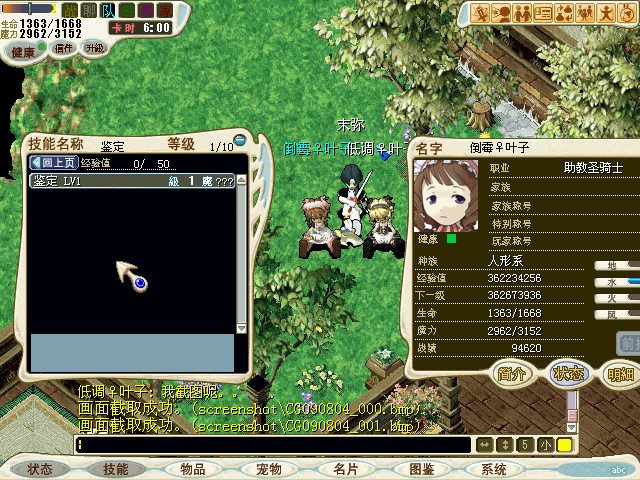The height and width of the screenshot is (480, 640).
Task: Open the 信件 mail button
Action: click(x=64, y=47)
